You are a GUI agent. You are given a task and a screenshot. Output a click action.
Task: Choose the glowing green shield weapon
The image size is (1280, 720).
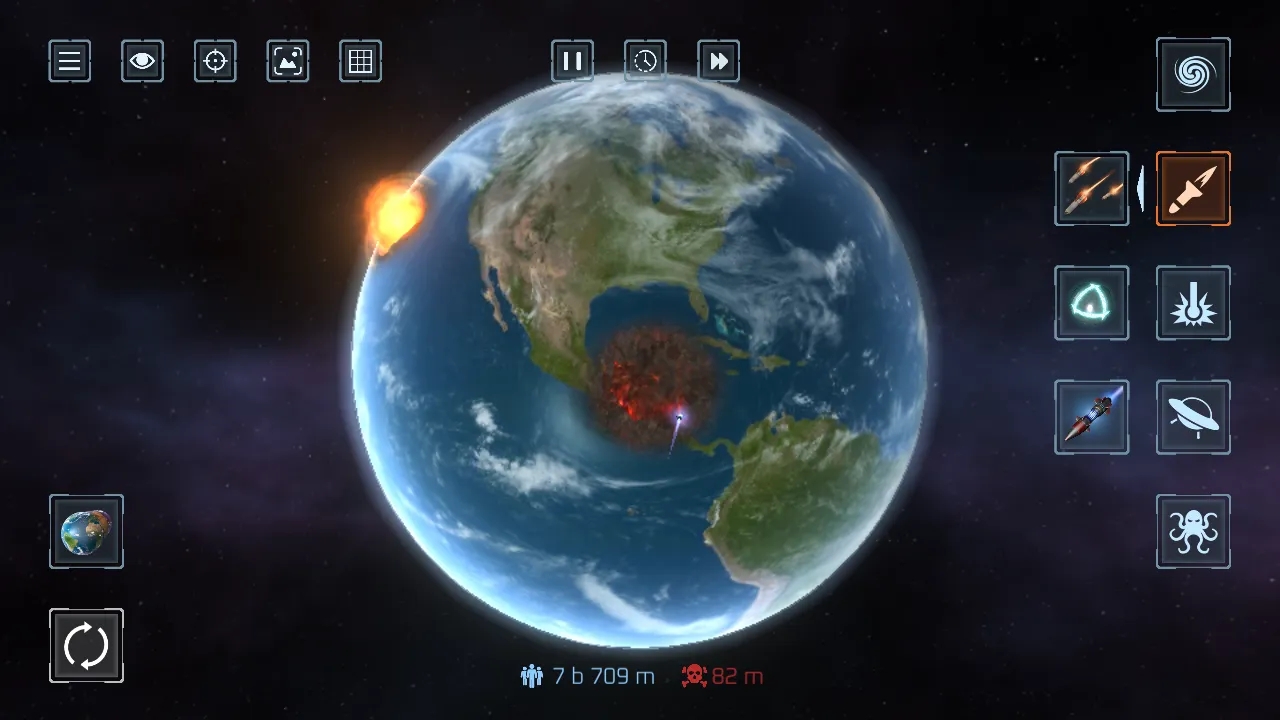(x=1091, y=302)
